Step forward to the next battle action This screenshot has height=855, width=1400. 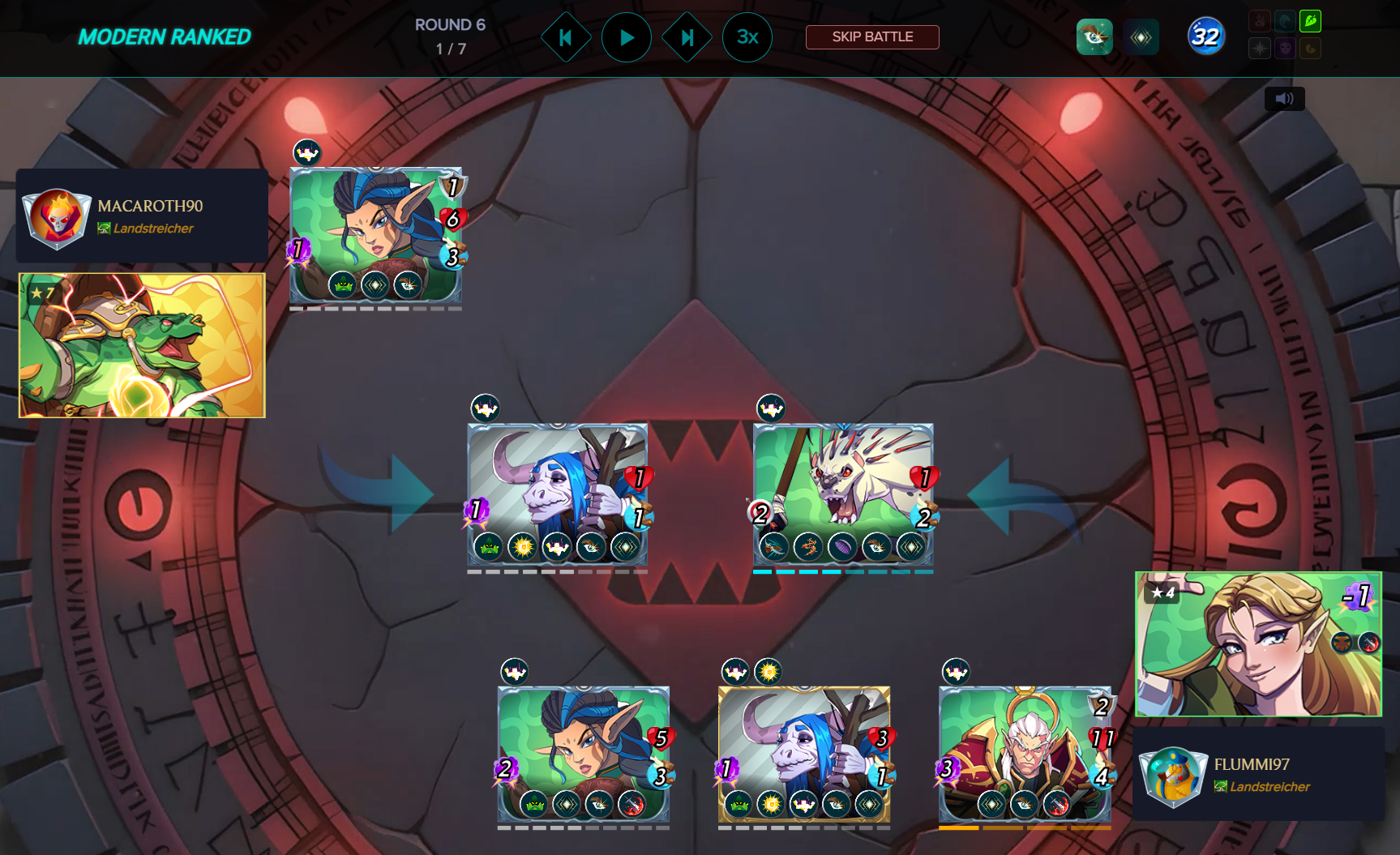click(687, 37)
